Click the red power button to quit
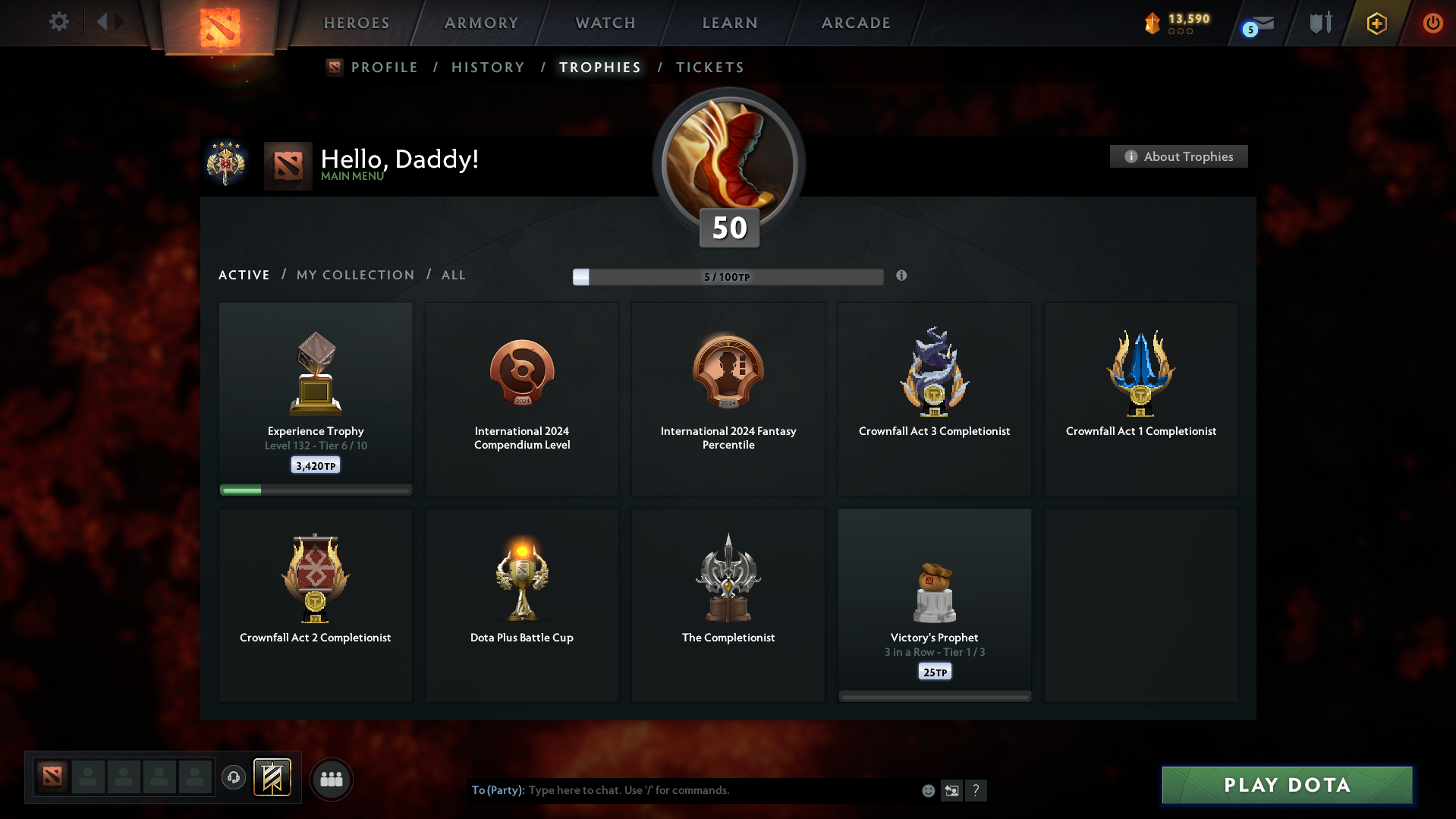 (1432, 23)
